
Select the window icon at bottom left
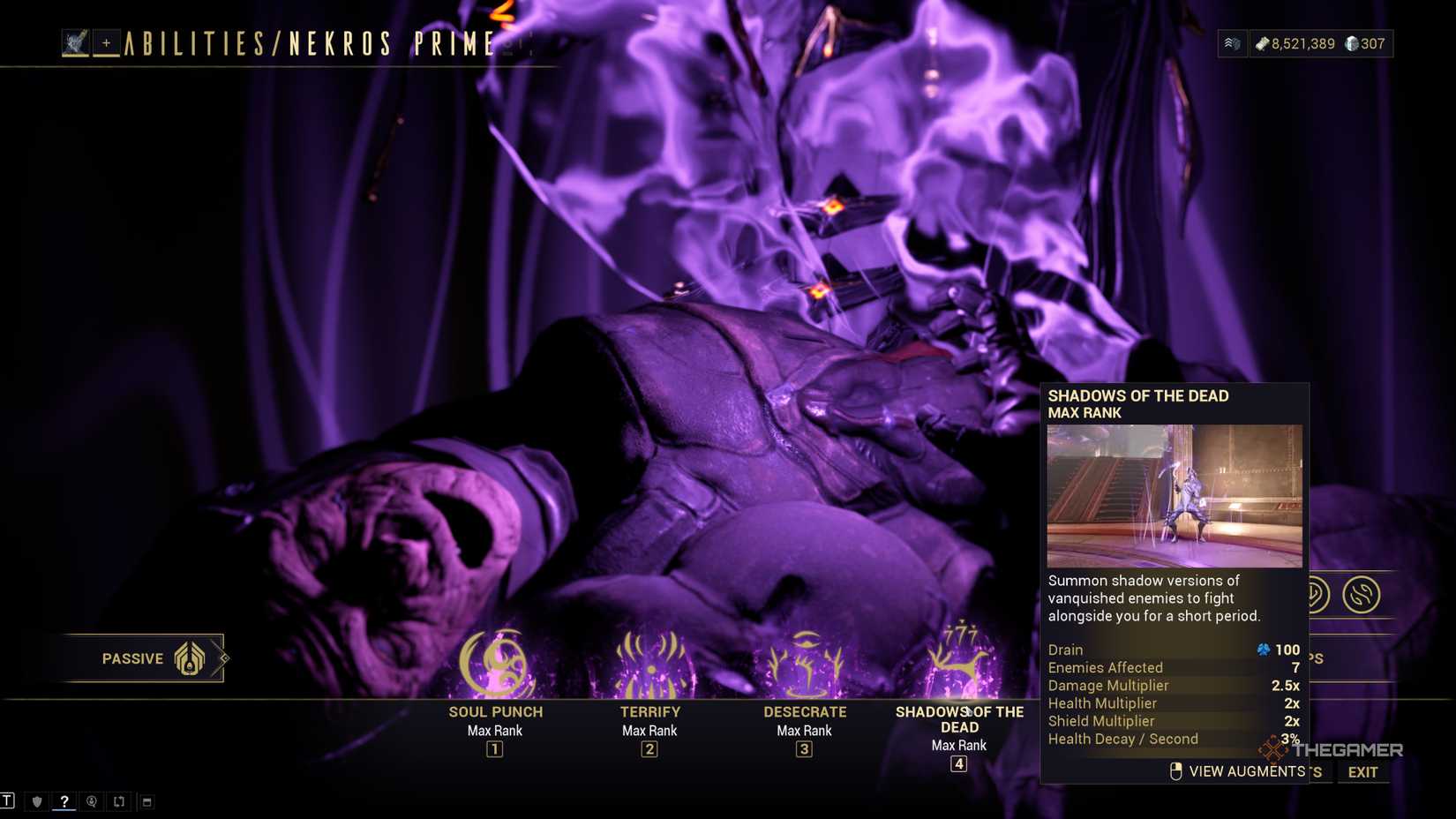(x=146, y=801)
